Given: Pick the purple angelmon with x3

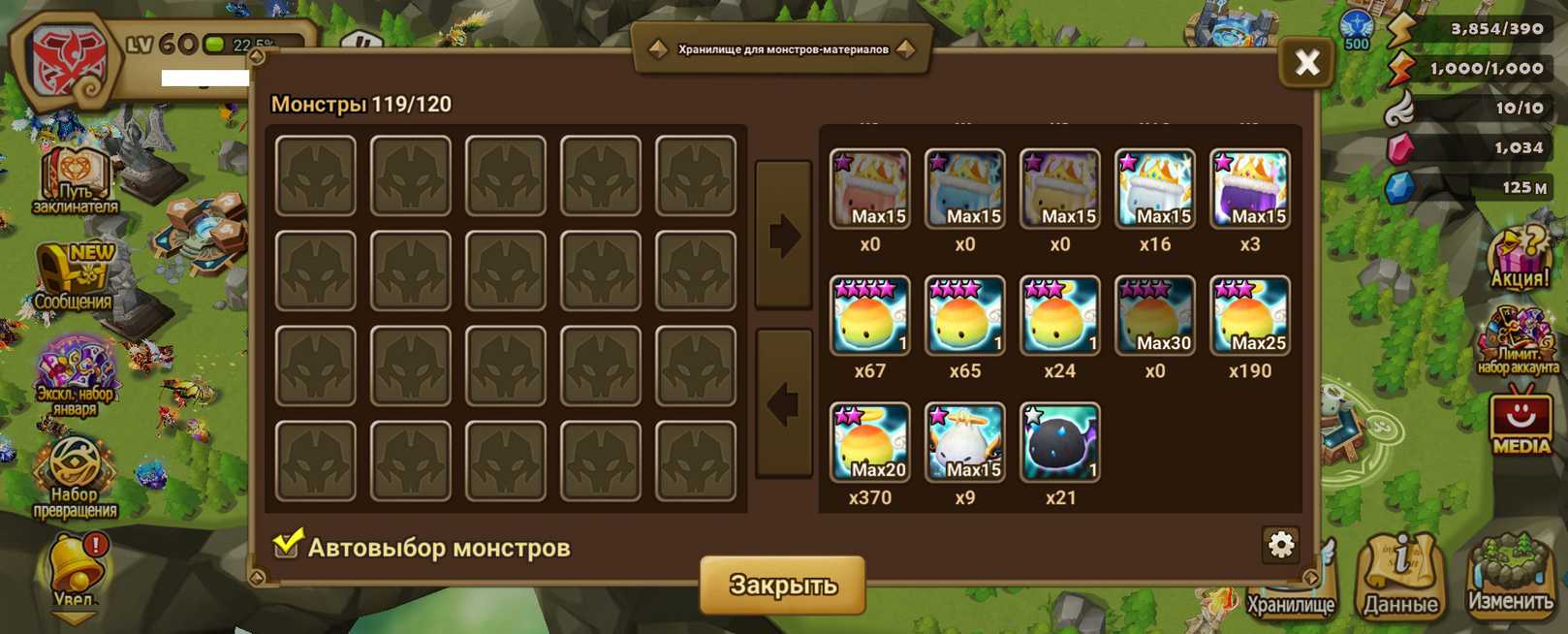Looking at the screenshot, I should [x=1249, y=188].
